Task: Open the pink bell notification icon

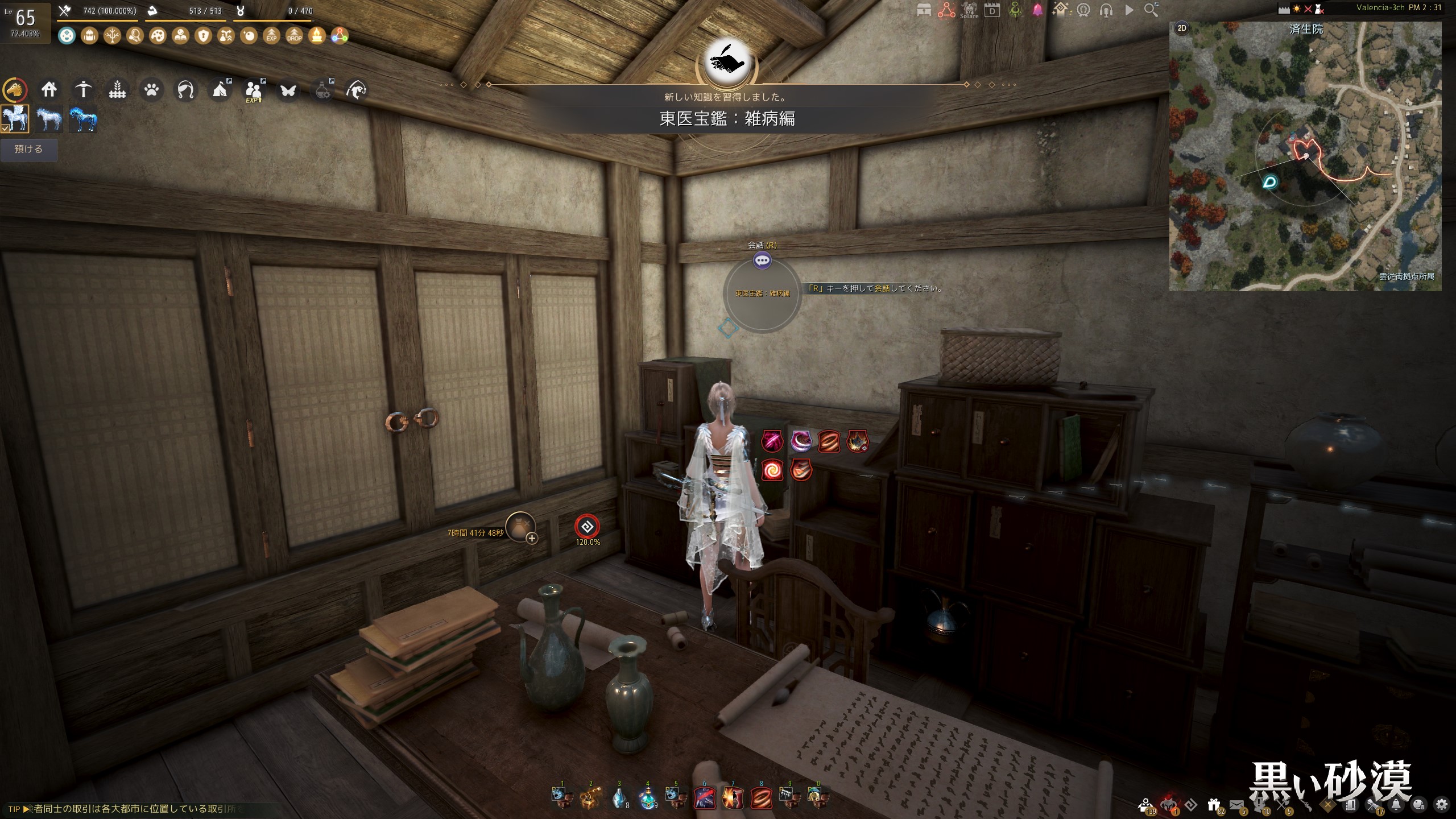Action: tap(1037, 10)
